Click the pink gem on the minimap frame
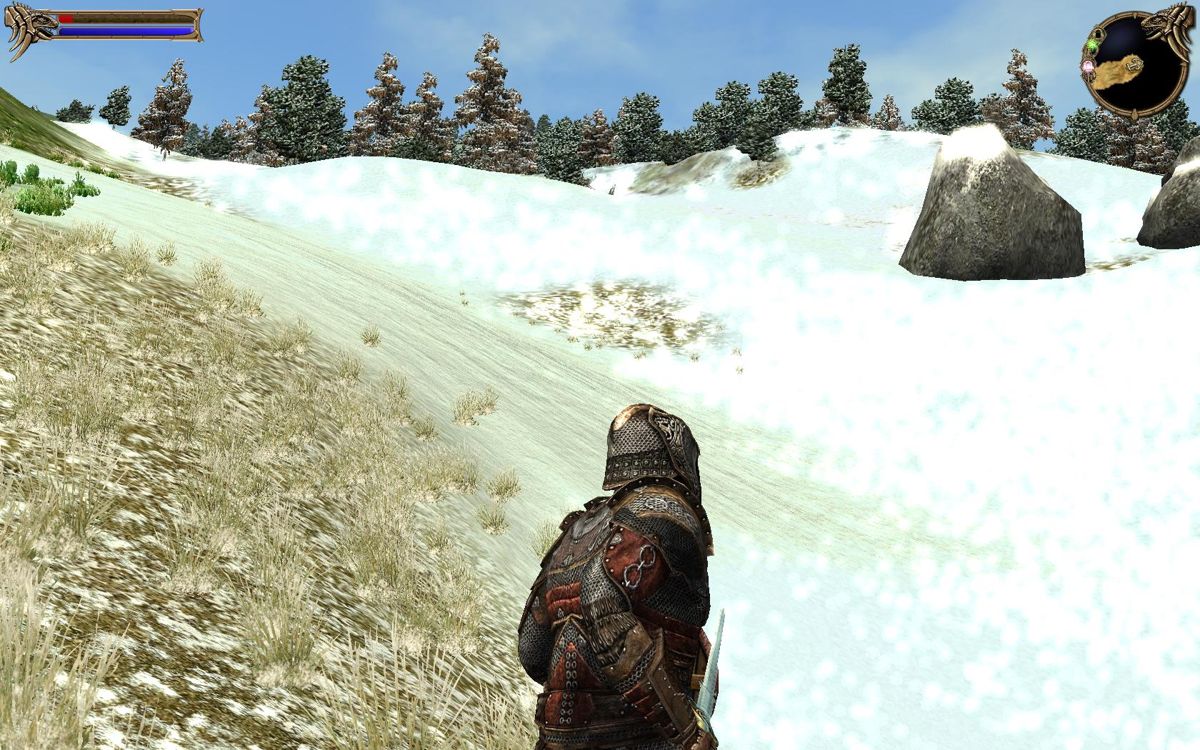Screen dimensions: 1200x750 [1088, 66]
